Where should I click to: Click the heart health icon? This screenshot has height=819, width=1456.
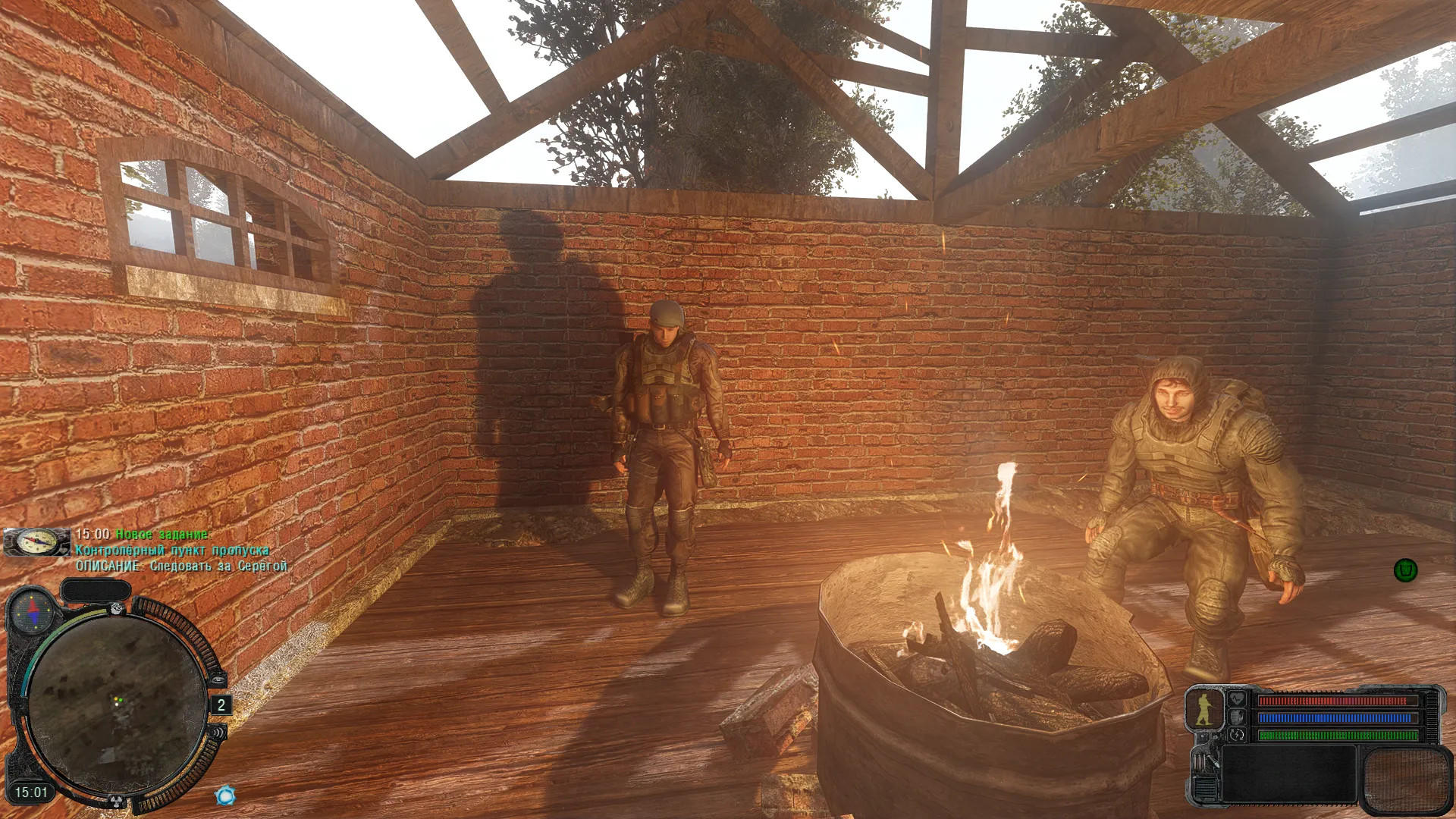[1238, 698]
